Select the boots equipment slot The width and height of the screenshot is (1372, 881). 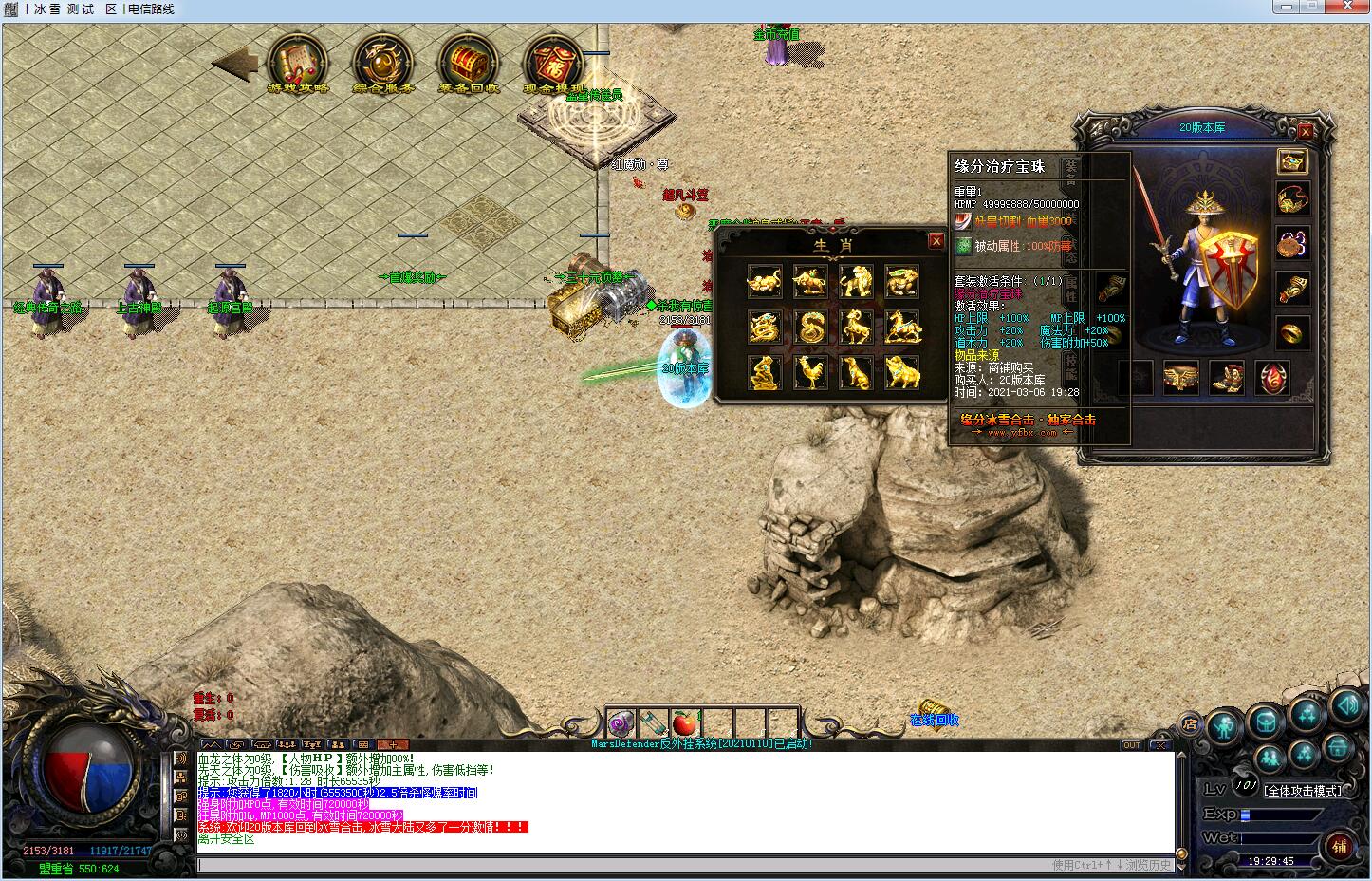pyautogui.click(x=1227, y=377)
